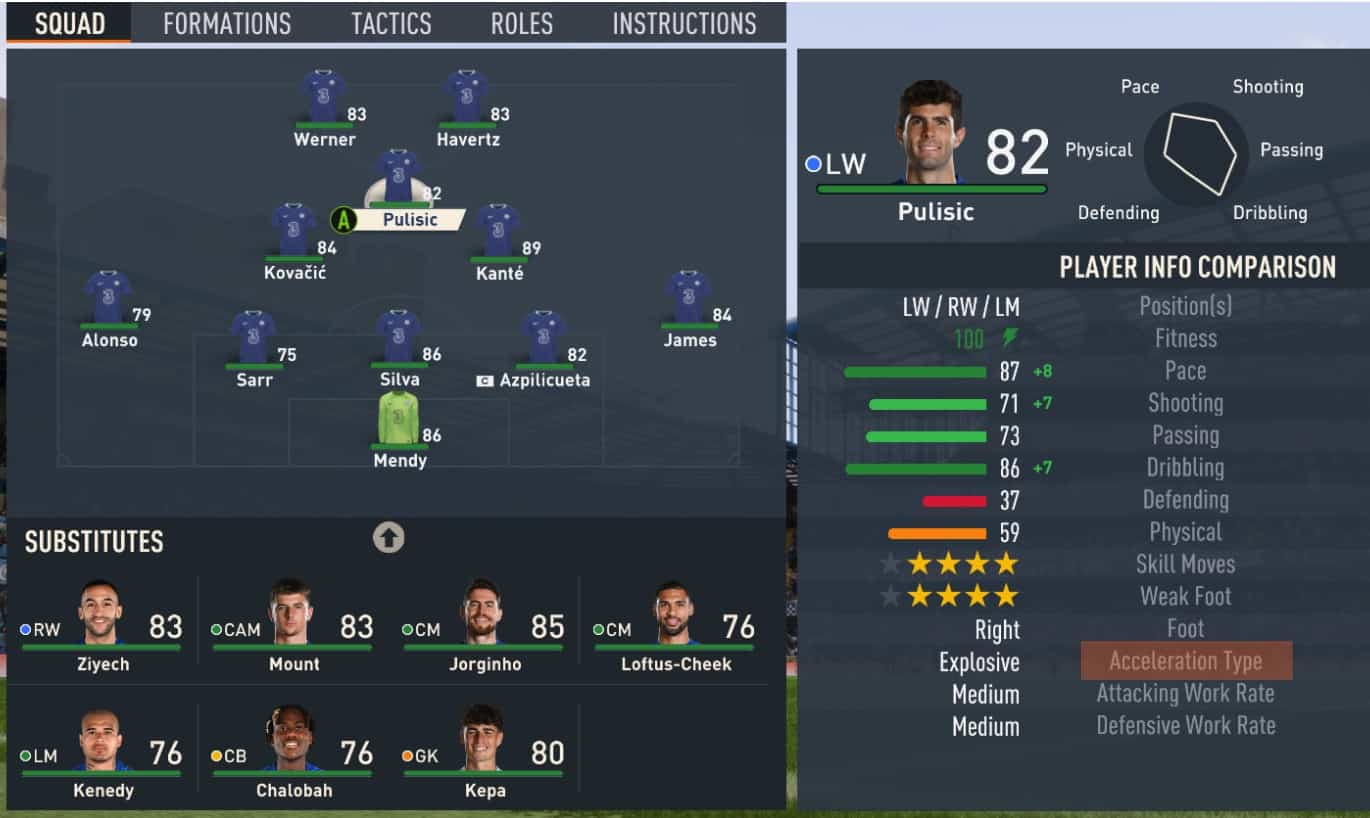The width and height of the screenshot is (1370, 818).
Task: Go to the INSTRUCTIONS tab
Action: [683, 23]
